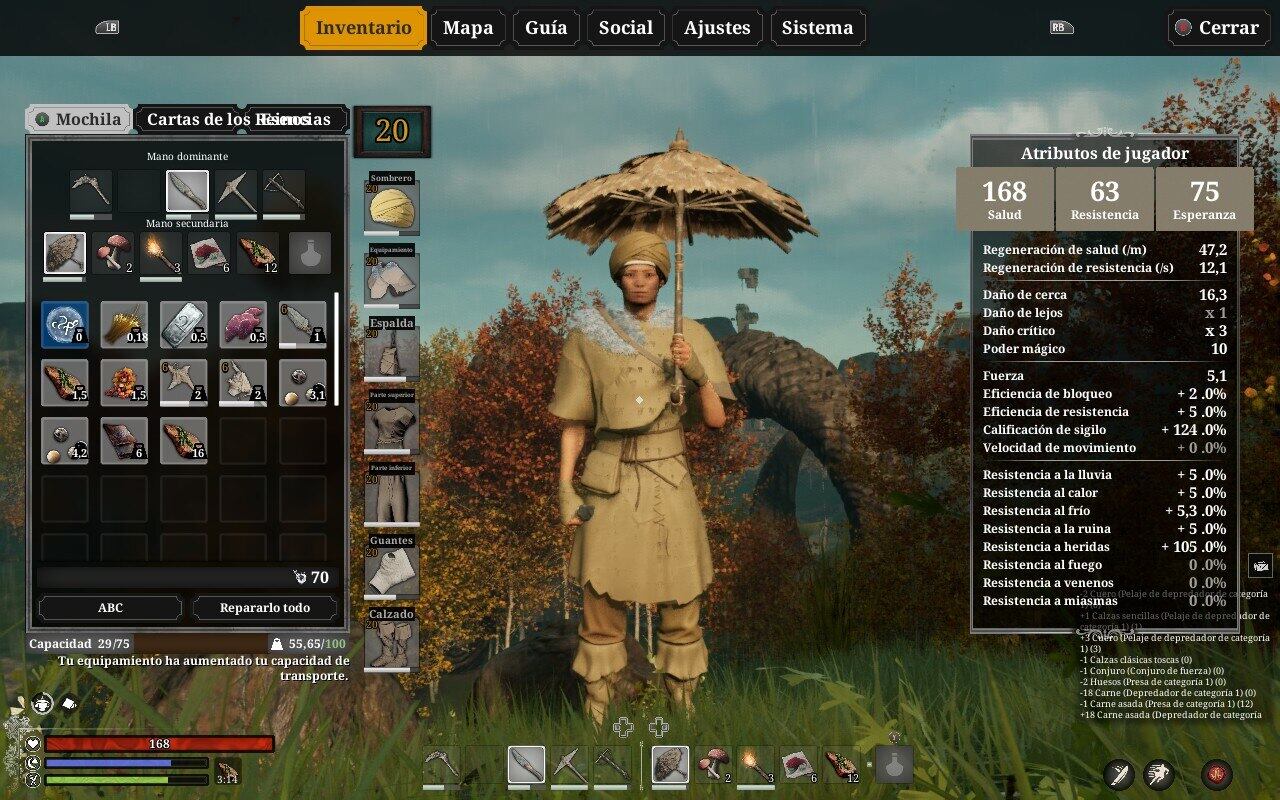Sort inventory with the ABC button
Screen dimensions: 1280x800
pos(110,607)
